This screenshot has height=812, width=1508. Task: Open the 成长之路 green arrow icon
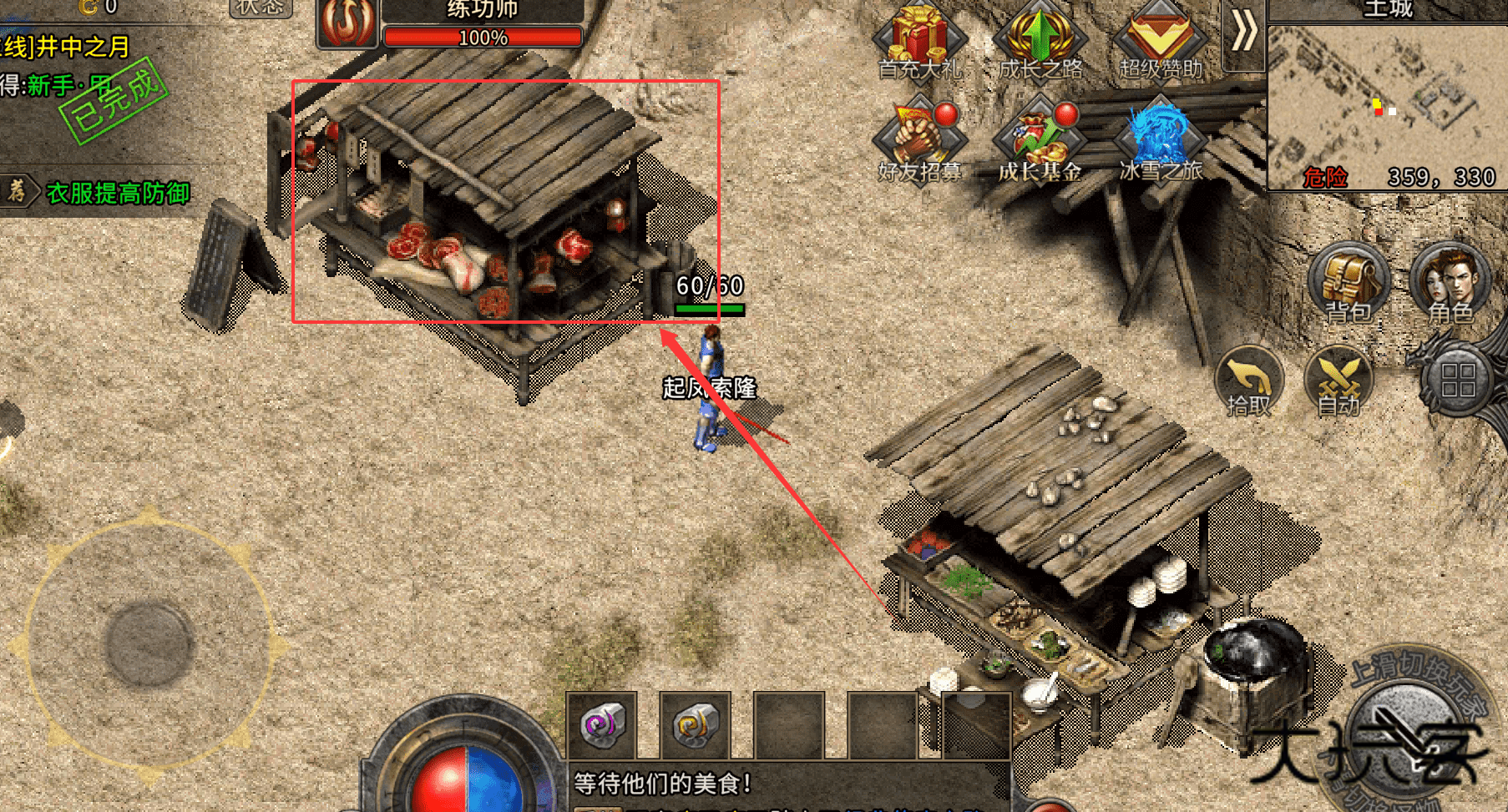coord(1040,42)
